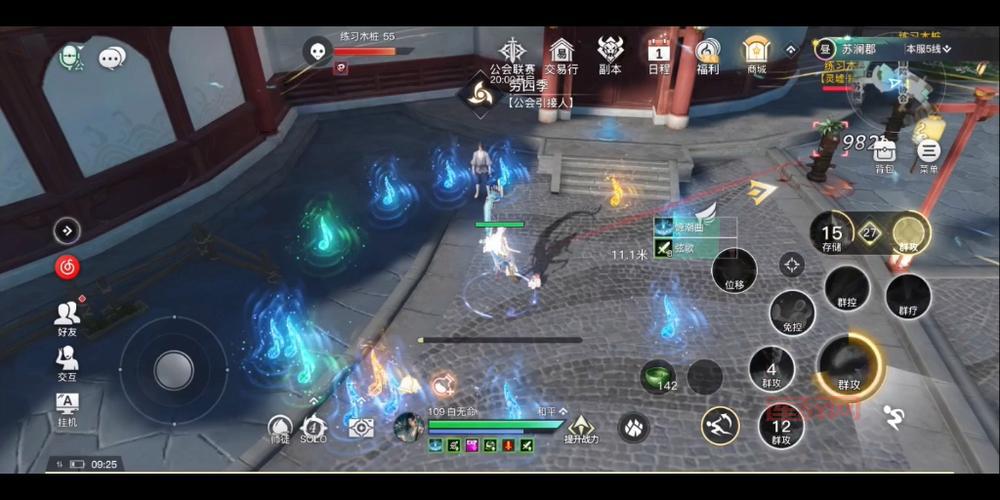Toggle 挂机 auto-battle mode
Screen dimensions: 1000x500
[x=67, y=407]
